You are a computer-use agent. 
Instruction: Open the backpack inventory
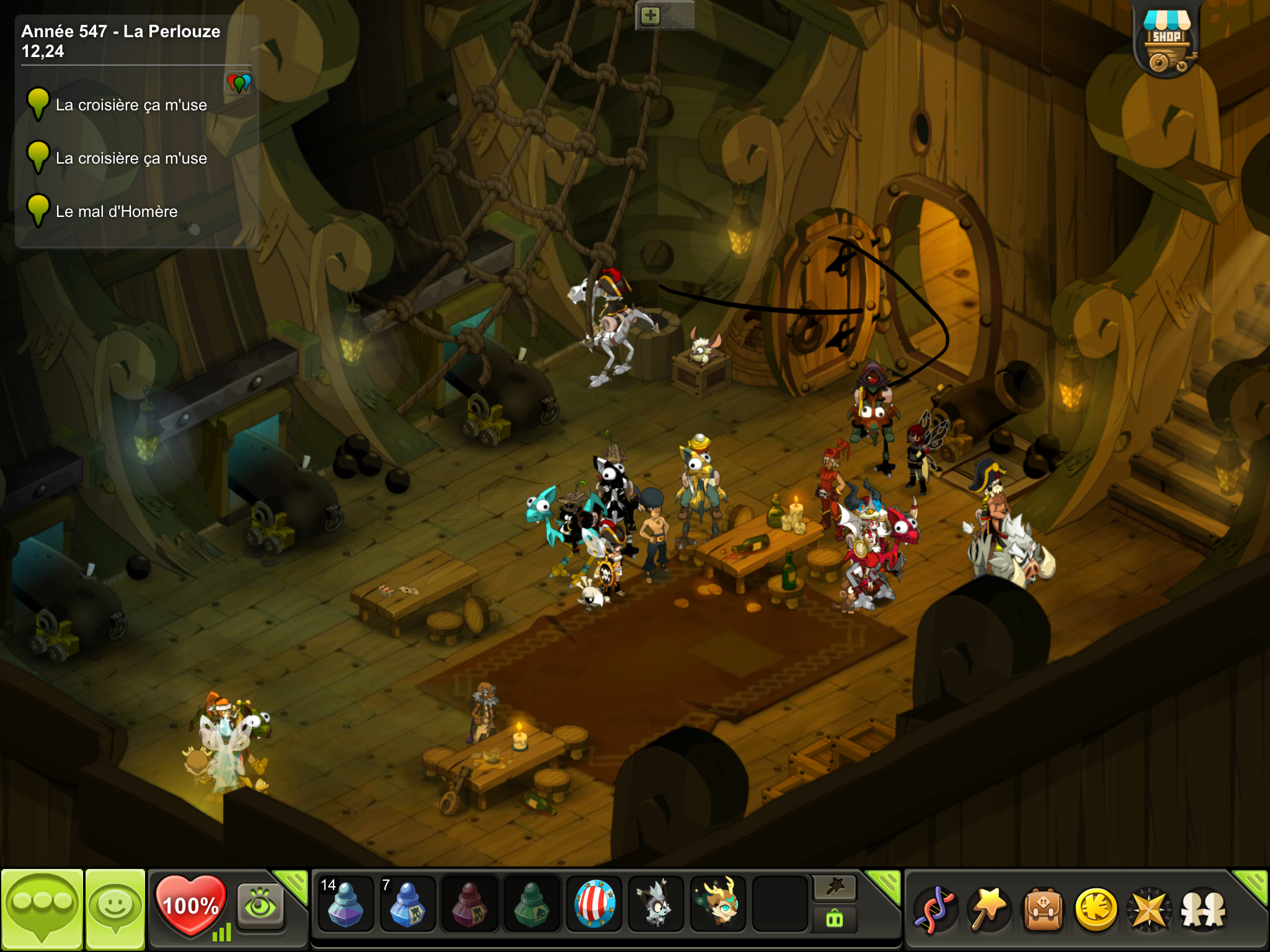tap(1043, 910)
